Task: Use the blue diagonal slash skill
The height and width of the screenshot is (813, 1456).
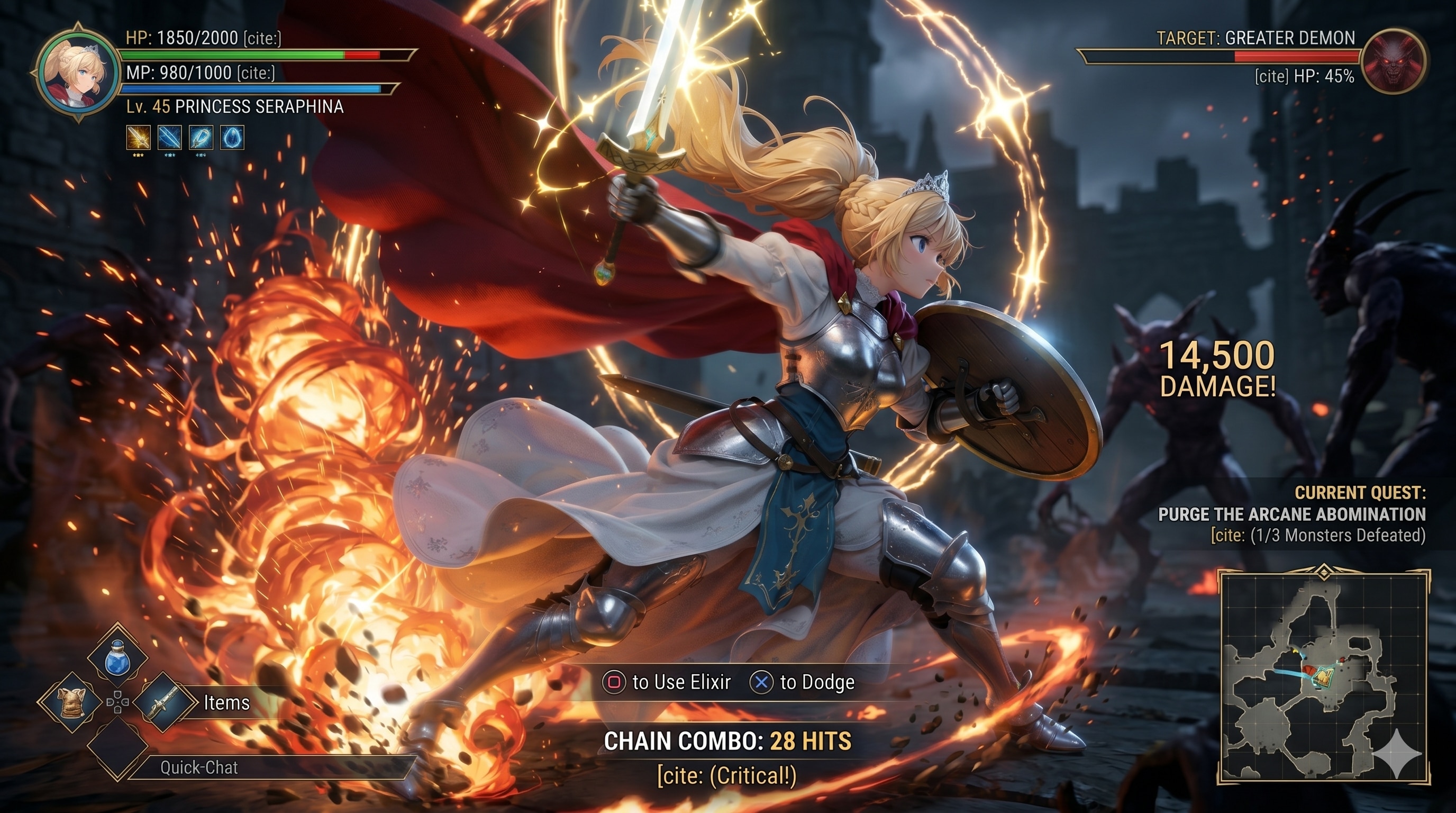Action: [x=169, y=138]
